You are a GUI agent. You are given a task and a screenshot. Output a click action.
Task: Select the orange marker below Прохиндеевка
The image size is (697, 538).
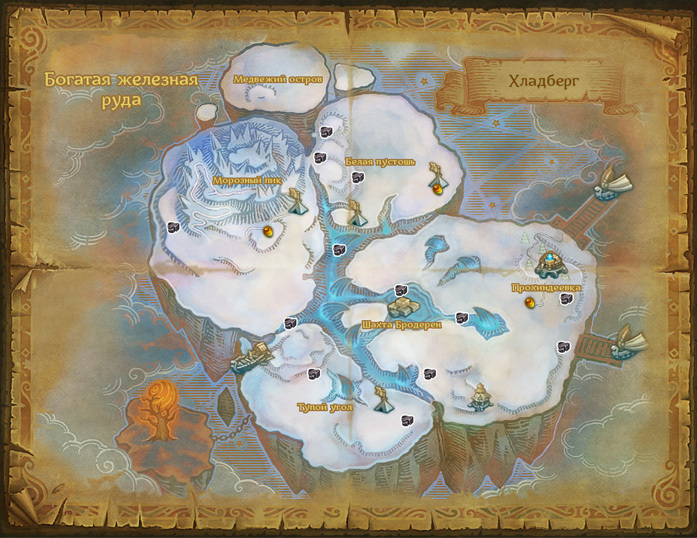click(x=525, y=303)
